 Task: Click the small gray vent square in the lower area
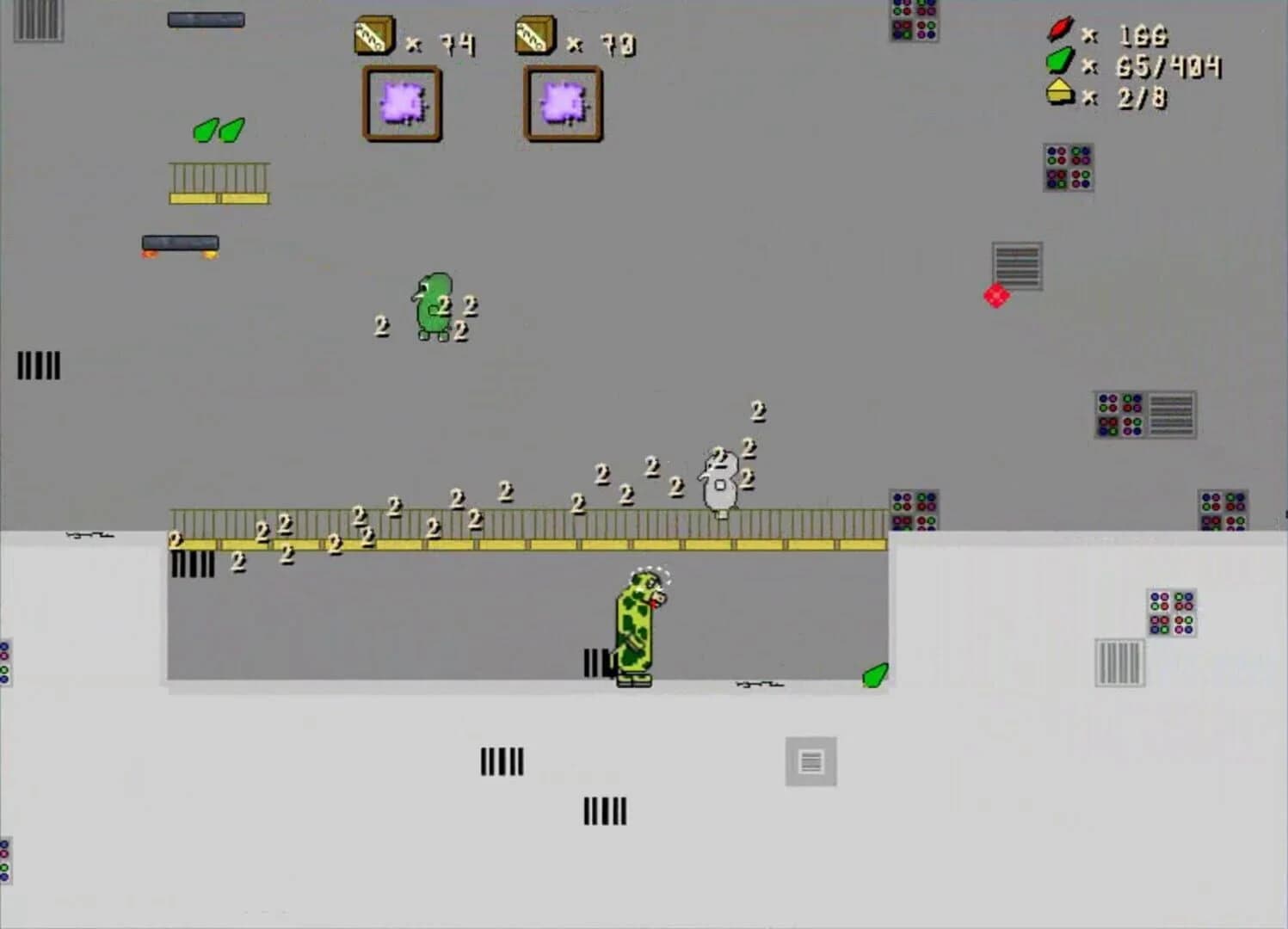(x=812, y=760)
